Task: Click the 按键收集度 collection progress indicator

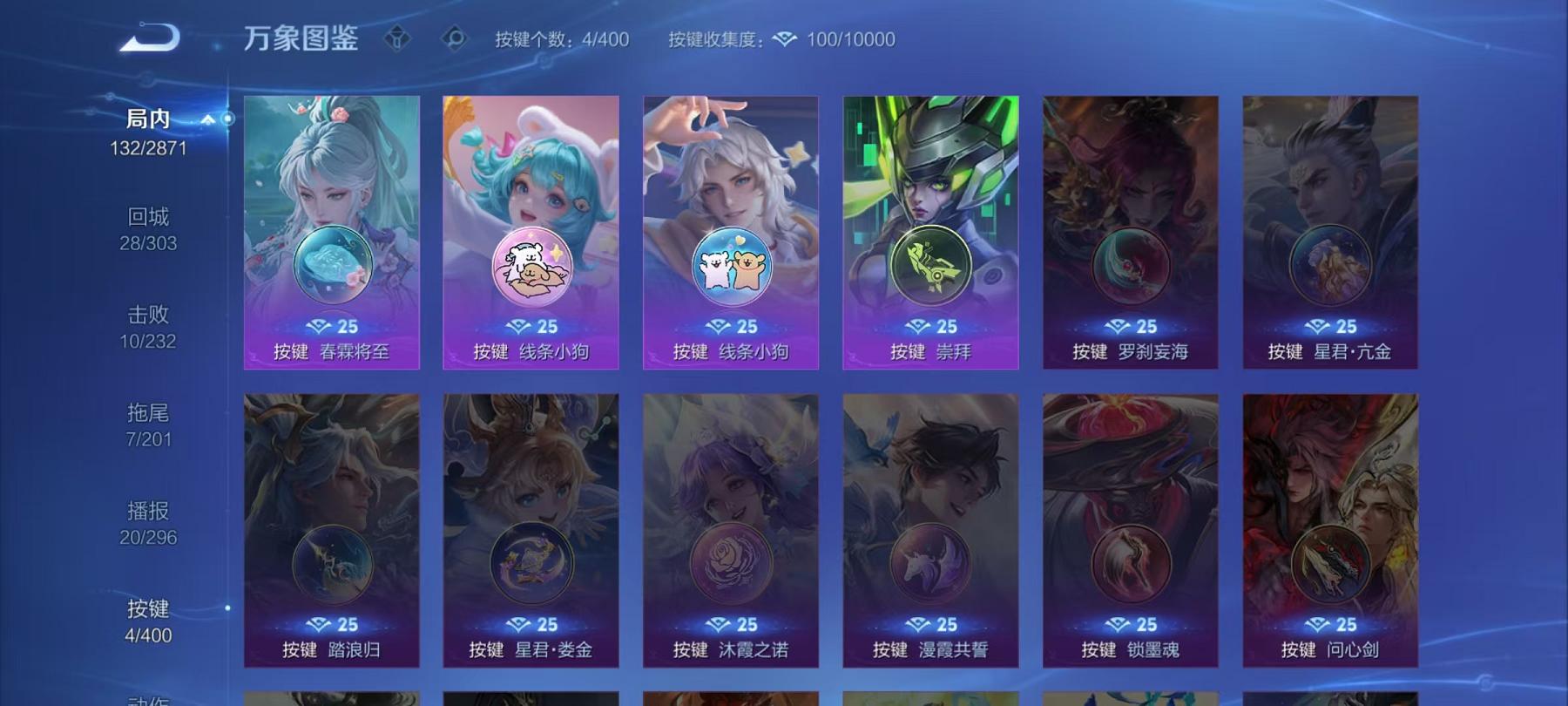Action: 717,38
